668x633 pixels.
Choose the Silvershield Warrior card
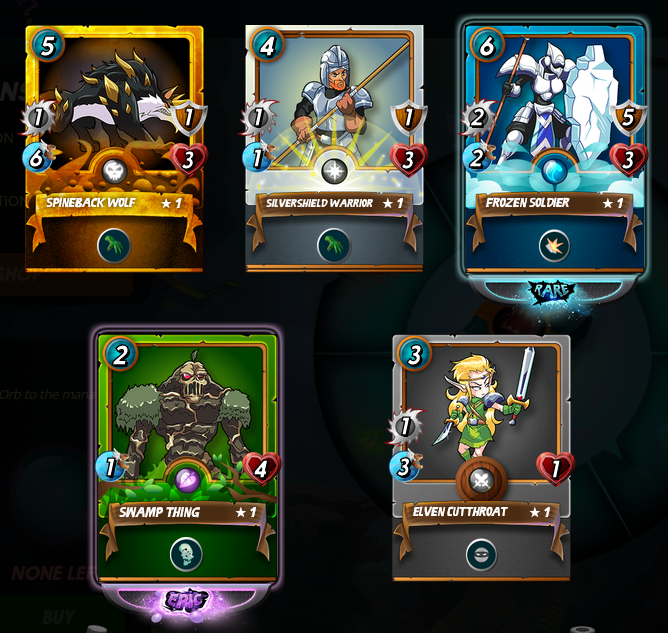[334, 150]
